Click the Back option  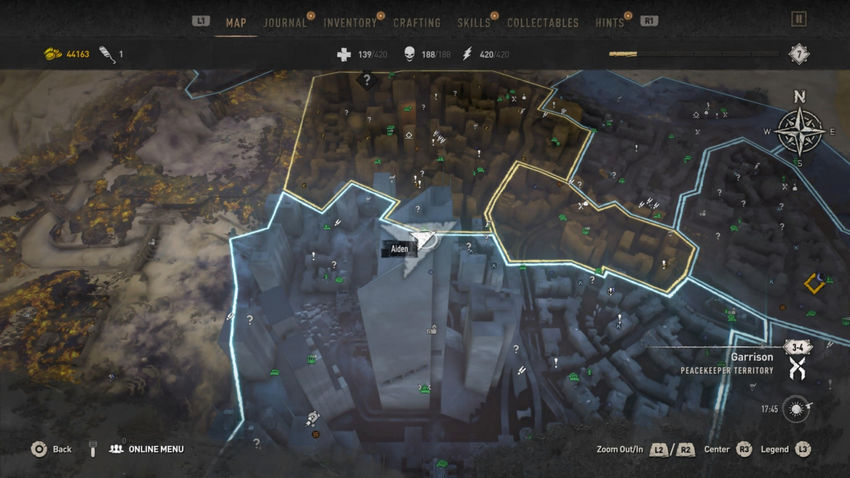coord(52,449)
